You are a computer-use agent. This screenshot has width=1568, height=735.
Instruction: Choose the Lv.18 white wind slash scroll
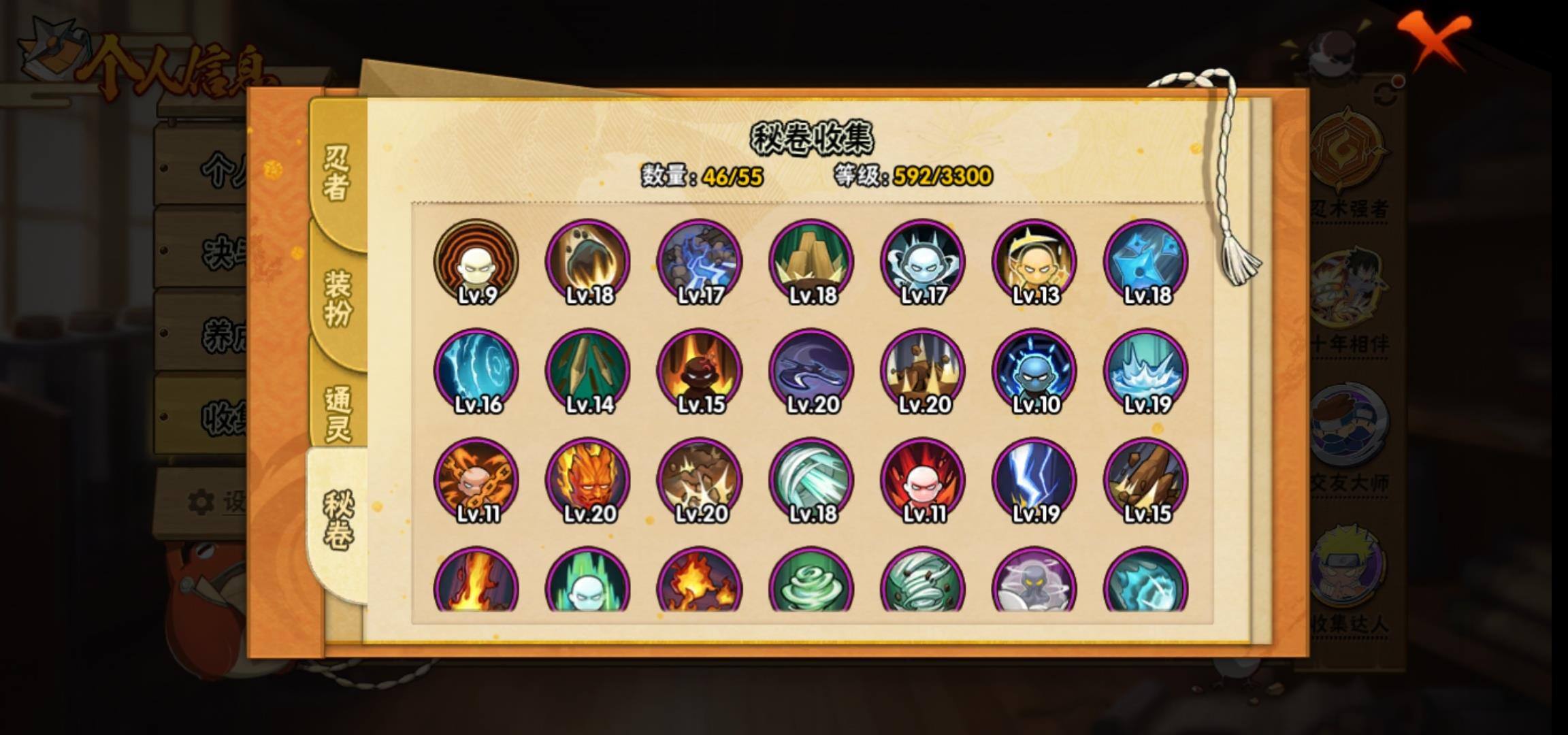tap(811, 480)
